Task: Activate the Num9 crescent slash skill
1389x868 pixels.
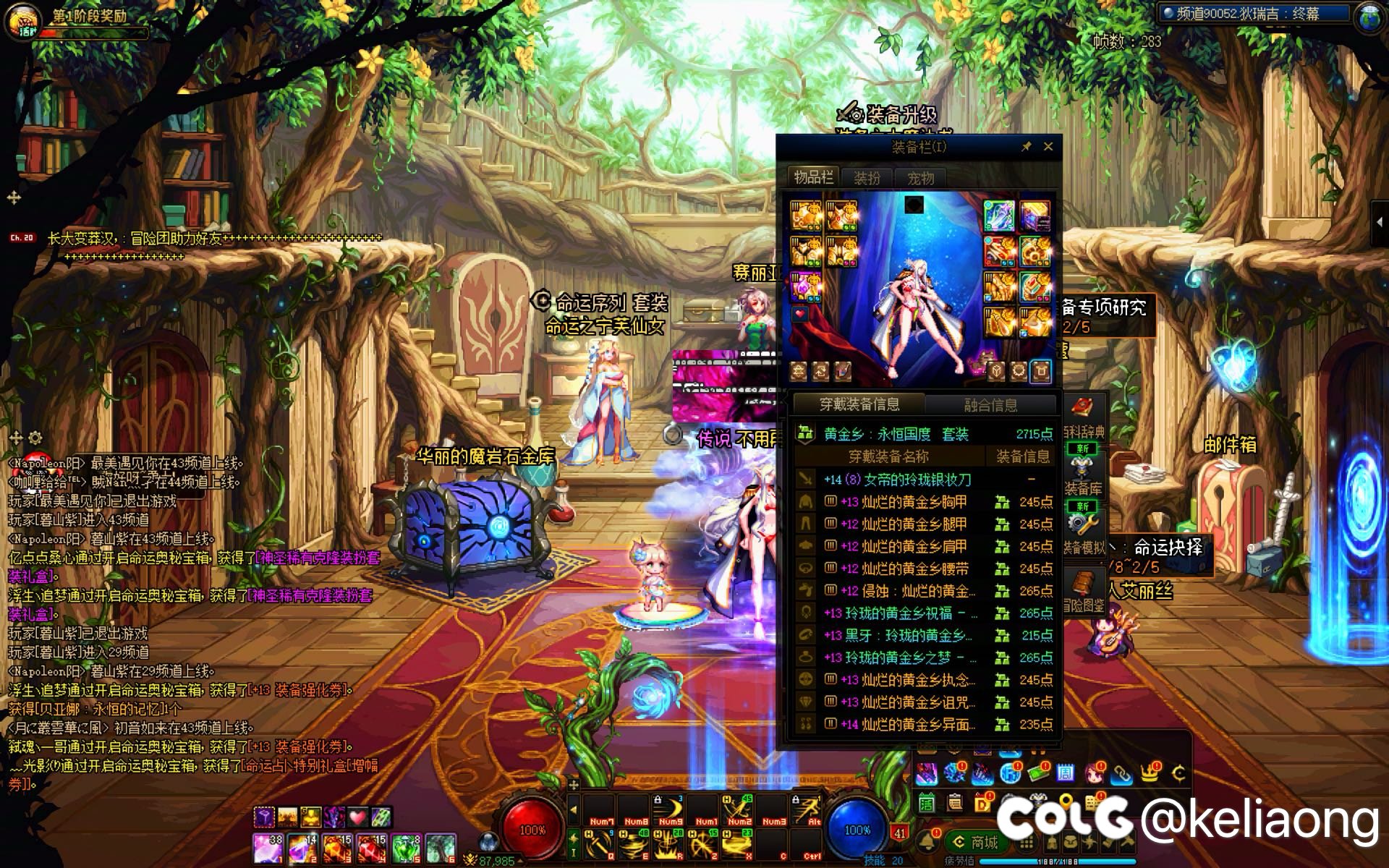Action: (x=669, y=810)
